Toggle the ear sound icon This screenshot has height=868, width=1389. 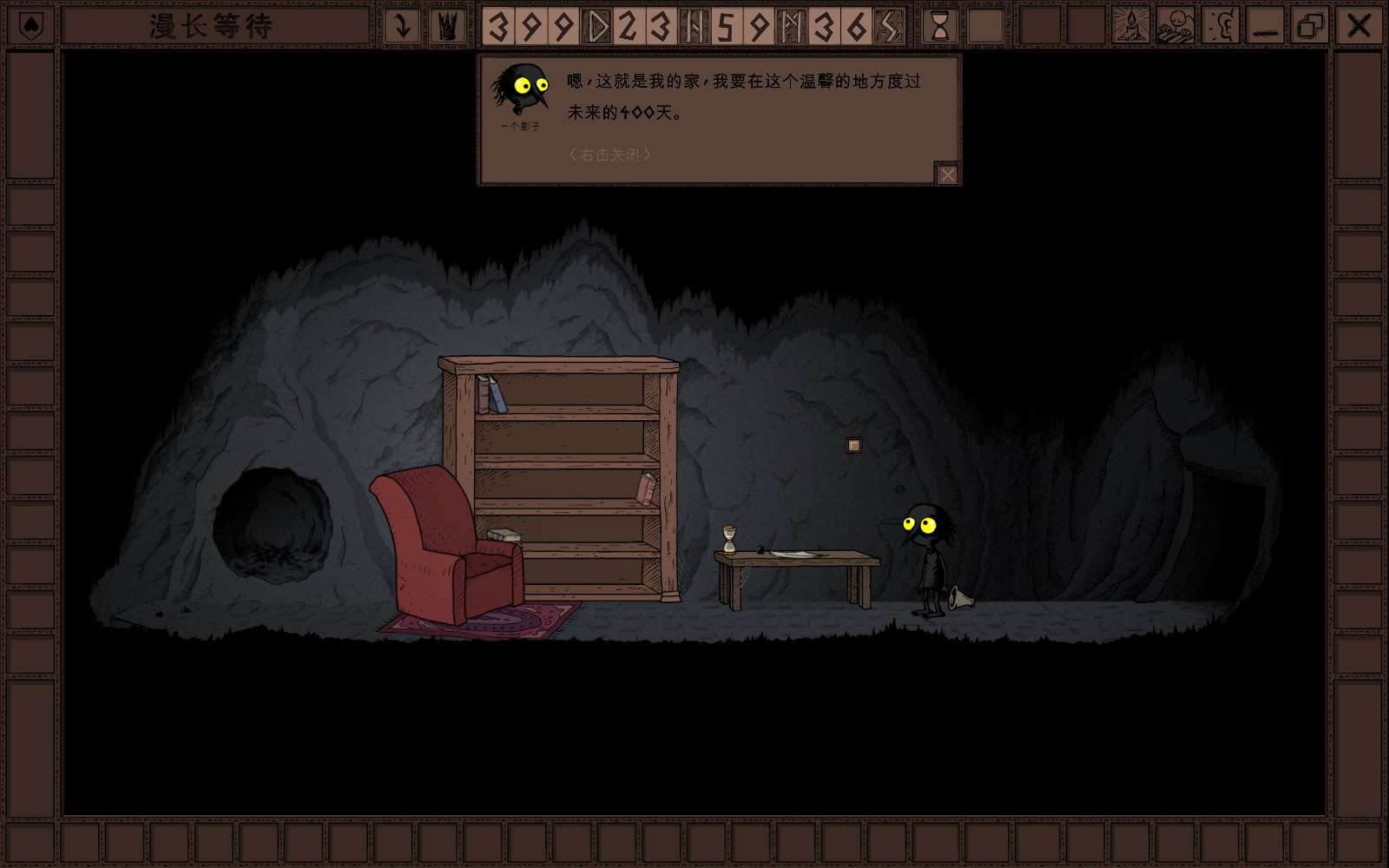1221,26
